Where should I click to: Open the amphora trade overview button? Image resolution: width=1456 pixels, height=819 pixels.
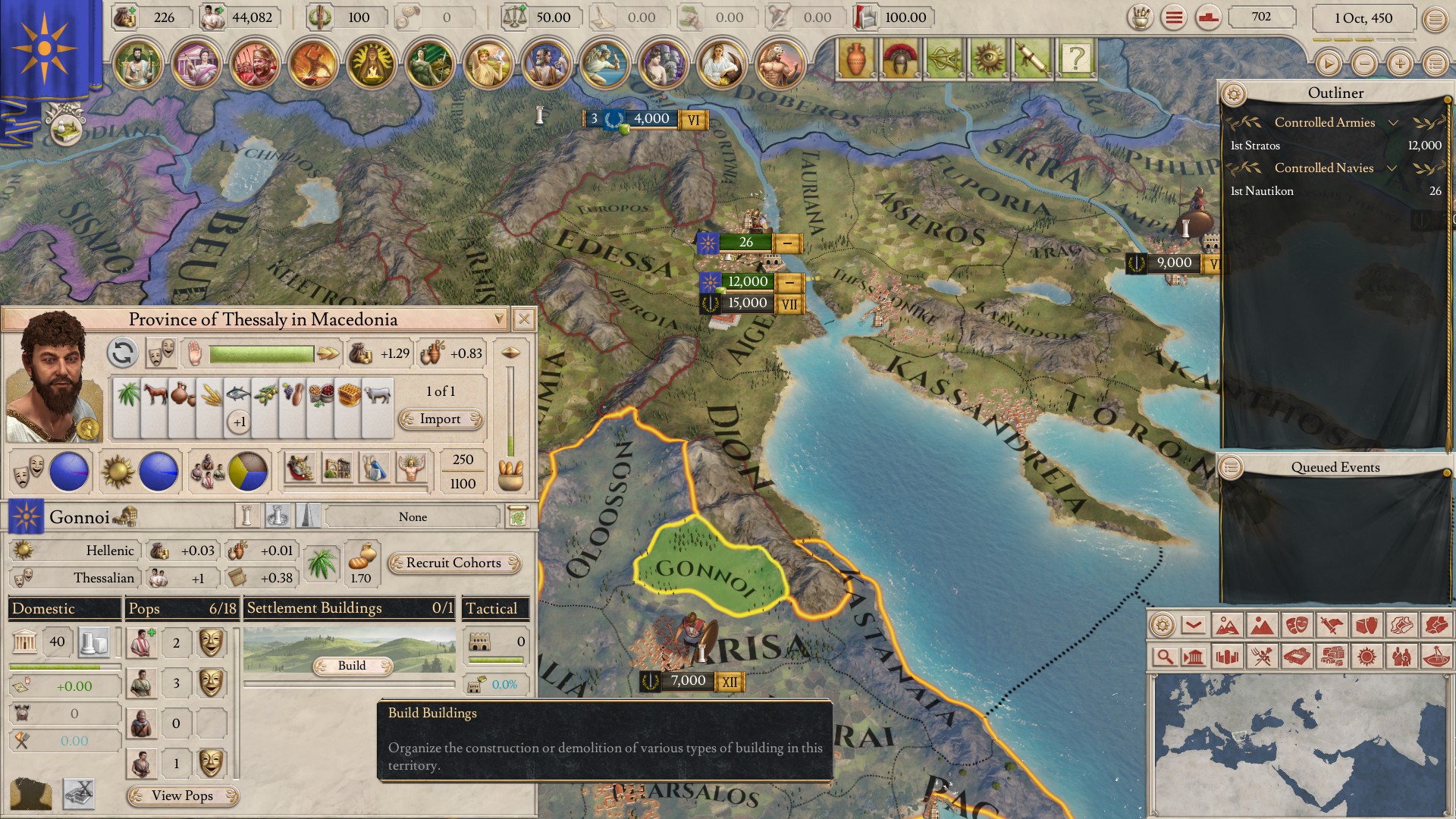click(x=855, y=58)
